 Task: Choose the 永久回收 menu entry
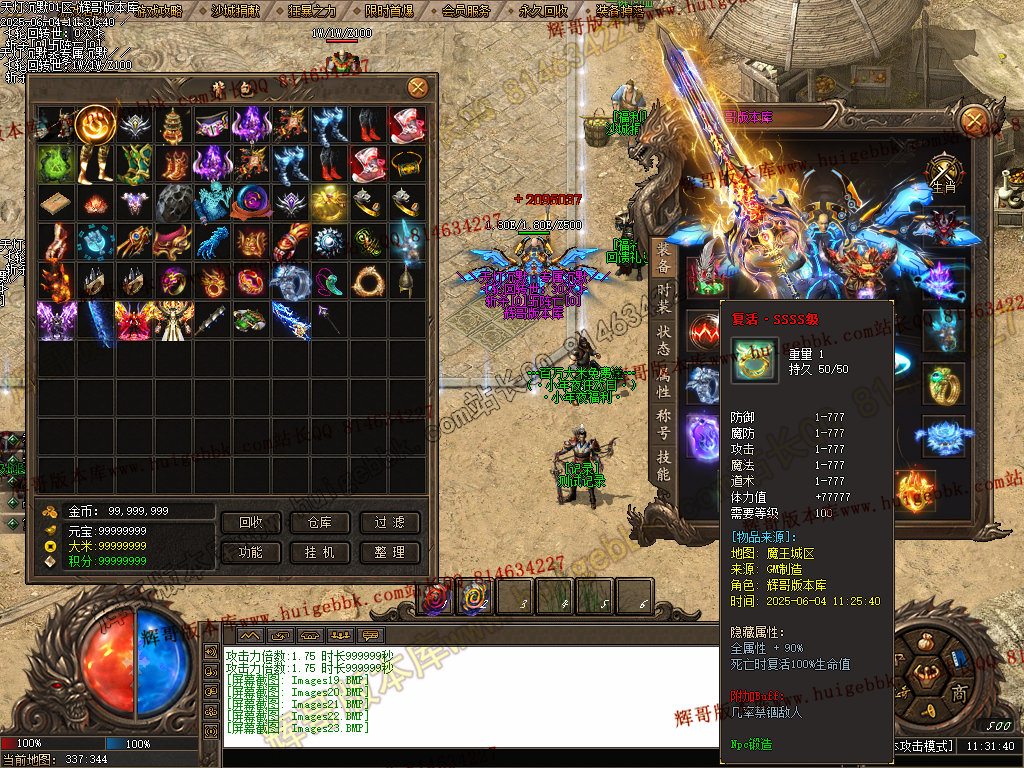pyautogui.click(x=543, y=11)
